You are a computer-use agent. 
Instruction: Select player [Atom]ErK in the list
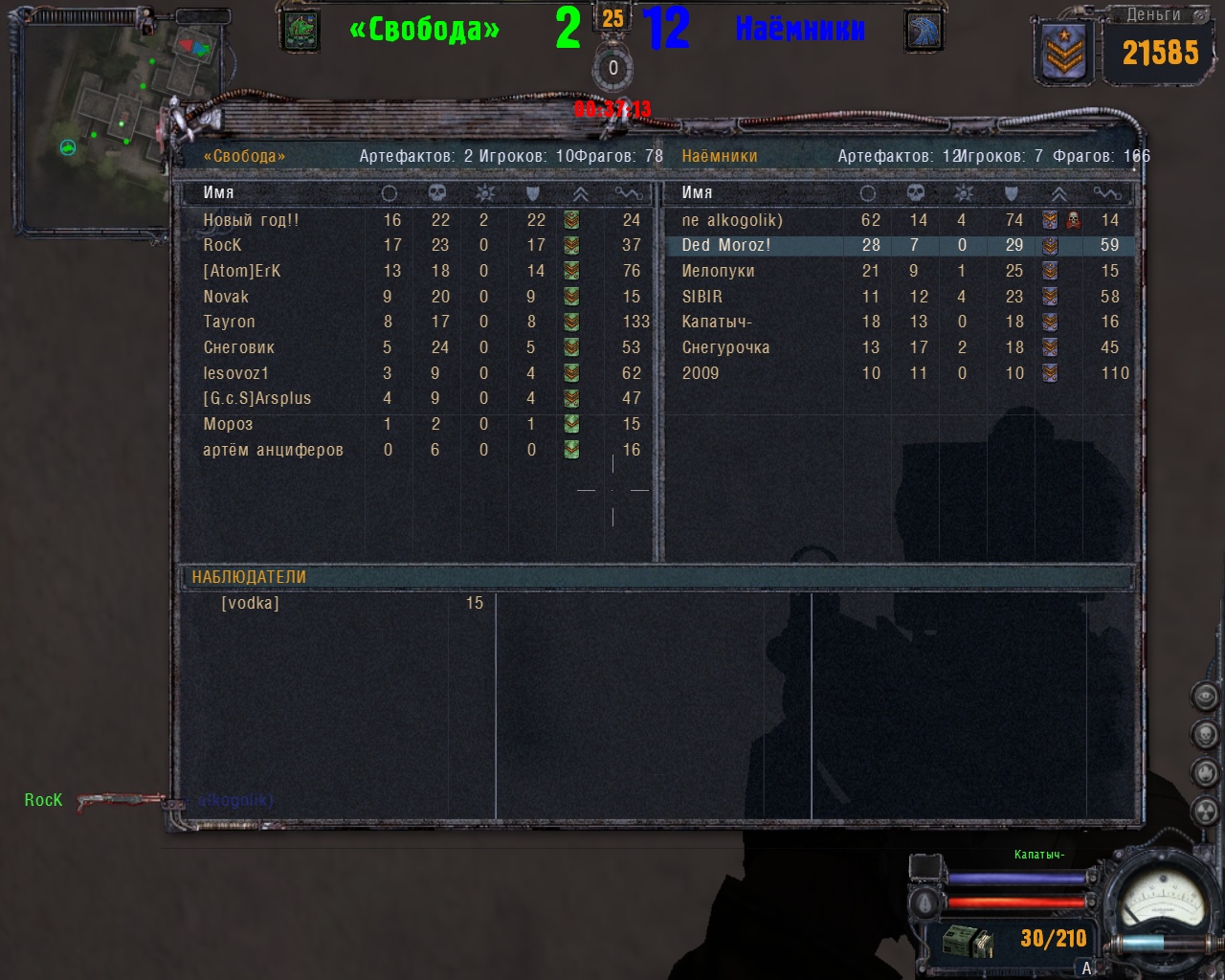tap(241, 271)
